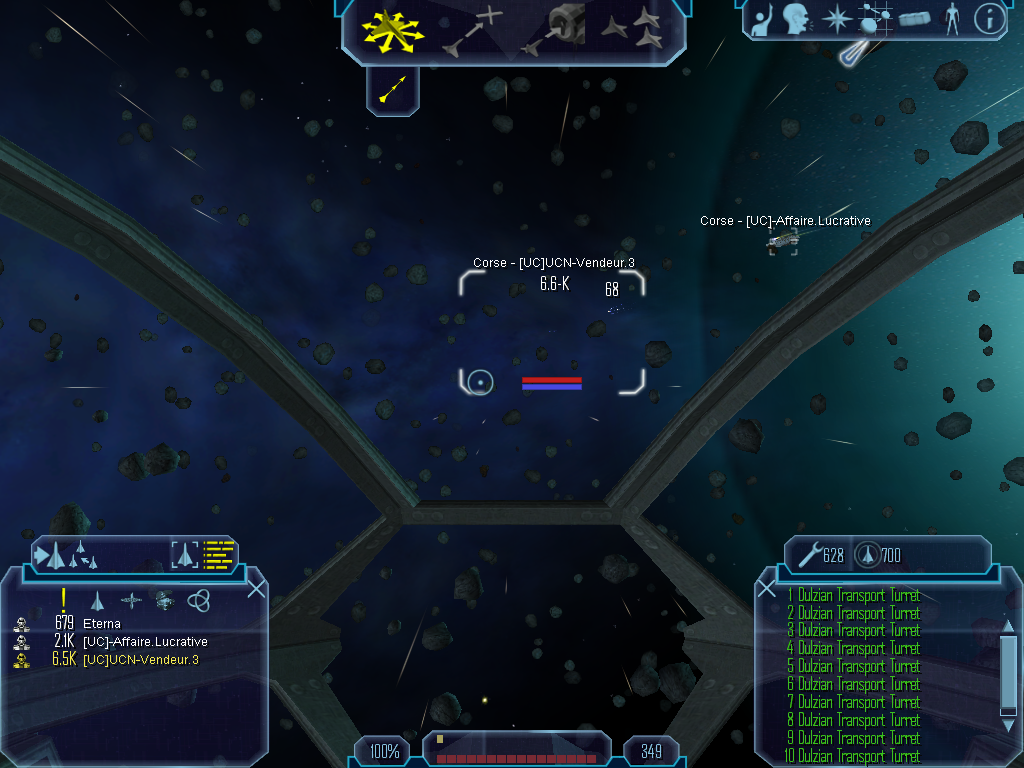1024x768 pixels.
Task: Open the standing humanoid figure icon
Action: (952, 18)
